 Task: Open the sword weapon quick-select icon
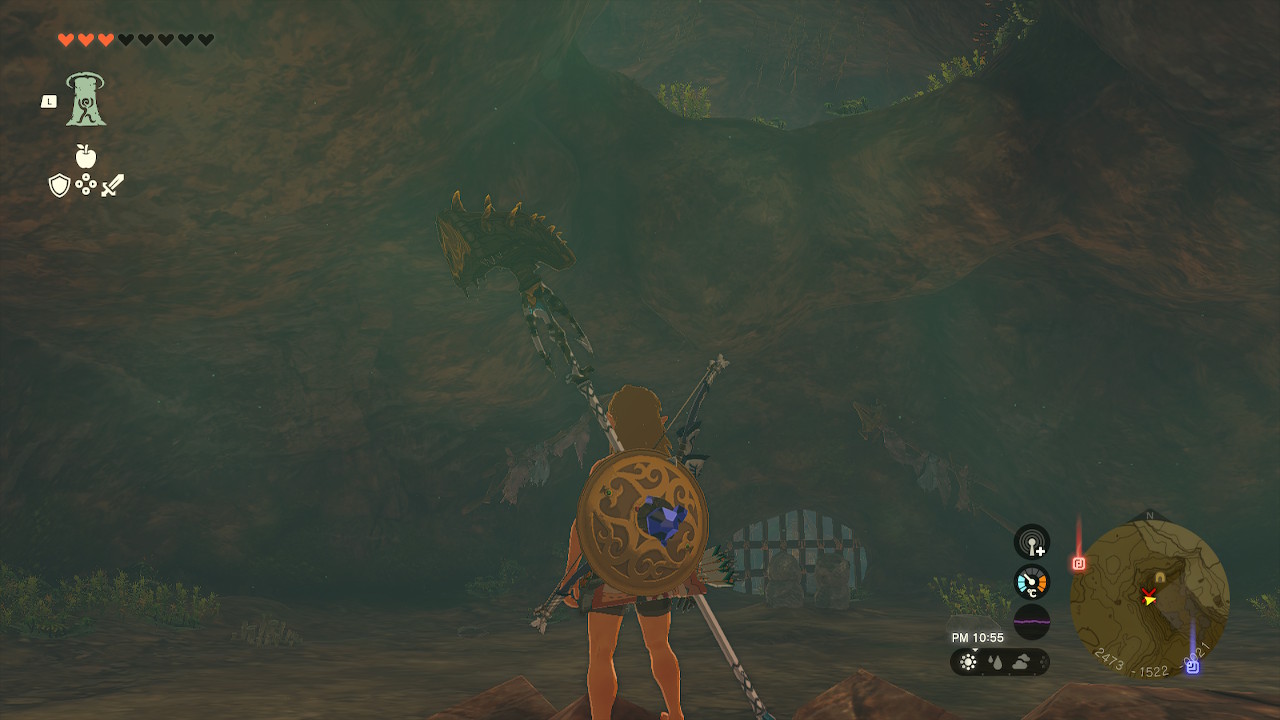coord(112,185)
